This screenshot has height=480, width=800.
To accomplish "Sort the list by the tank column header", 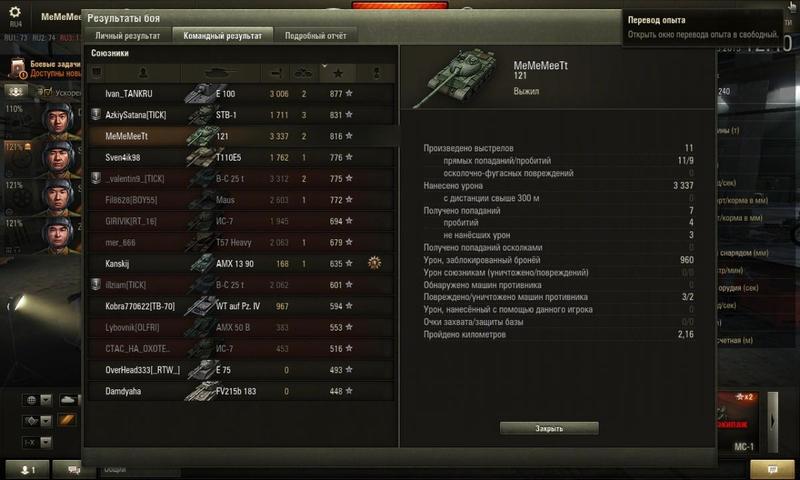I will coord(221,73).
